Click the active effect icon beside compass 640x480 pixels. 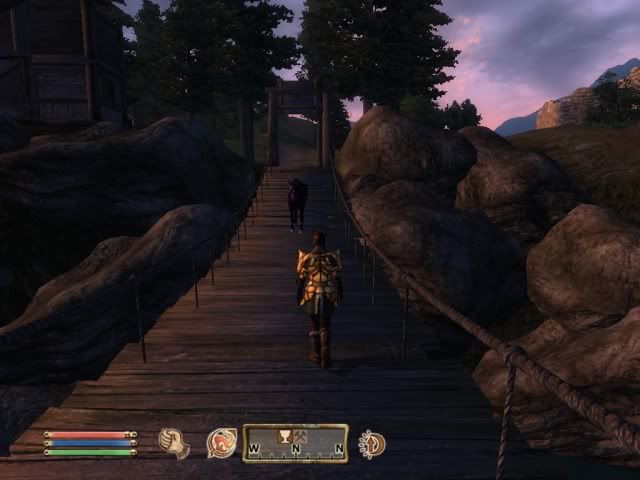coord(372,443)
